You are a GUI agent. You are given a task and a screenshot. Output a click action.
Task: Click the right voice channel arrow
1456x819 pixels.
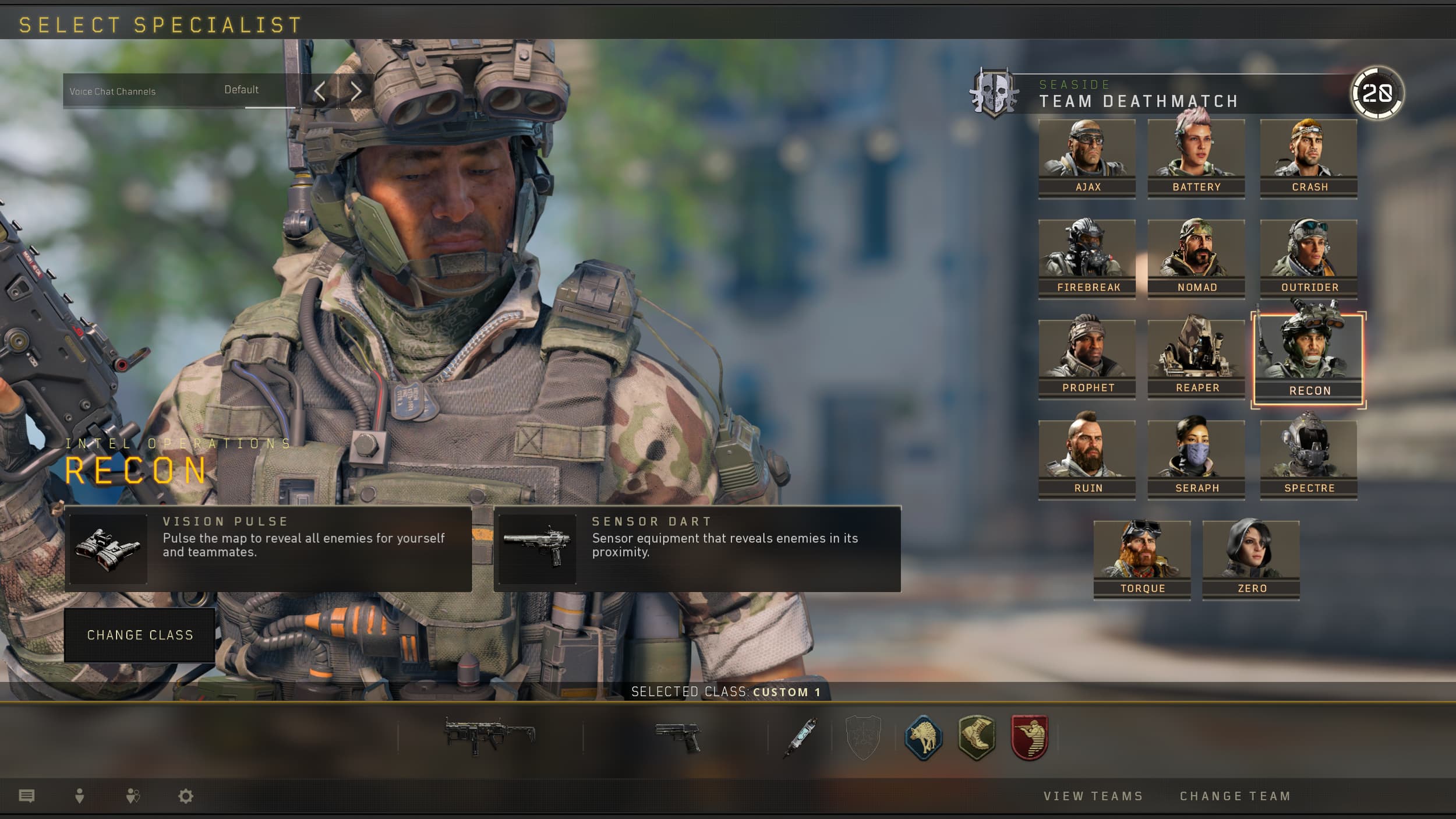pos(357,91)
